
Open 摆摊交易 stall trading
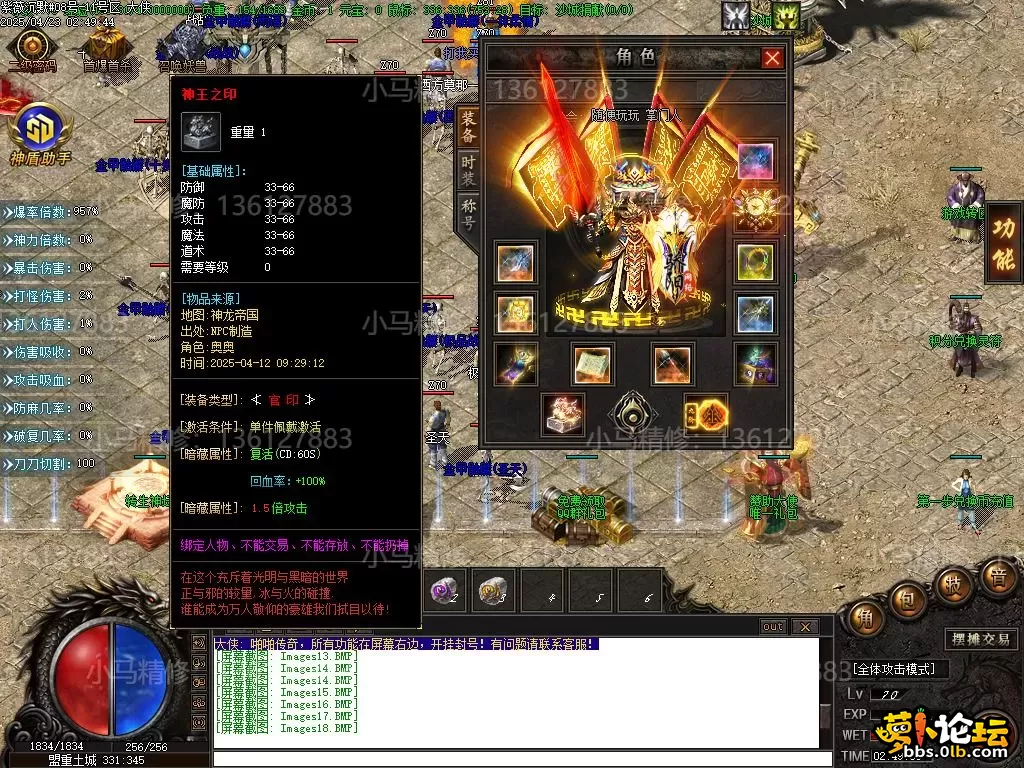978,640
